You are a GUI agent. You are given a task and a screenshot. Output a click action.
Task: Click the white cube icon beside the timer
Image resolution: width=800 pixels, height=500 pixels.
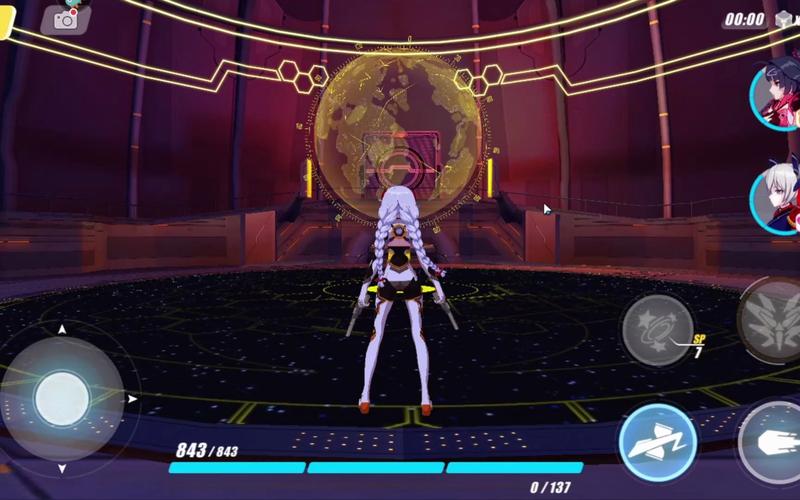pos(784,20)
